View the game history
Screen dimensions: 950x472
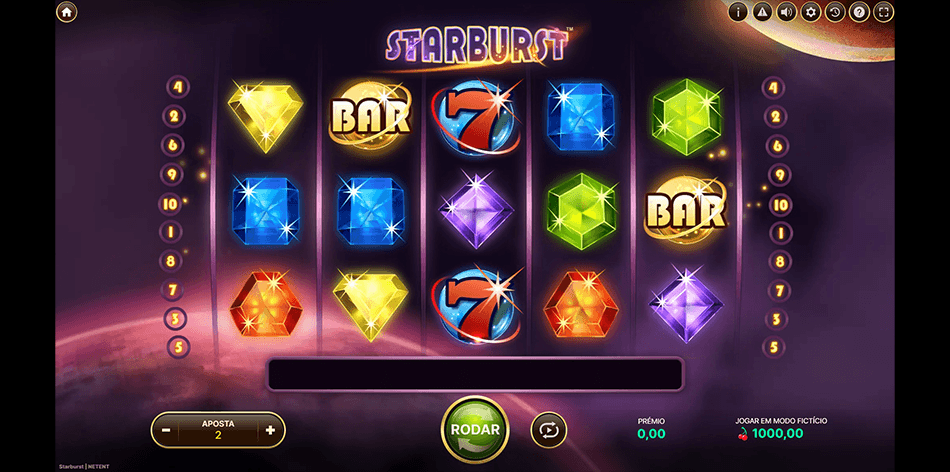pyautogui.click(x=835, y=12)
